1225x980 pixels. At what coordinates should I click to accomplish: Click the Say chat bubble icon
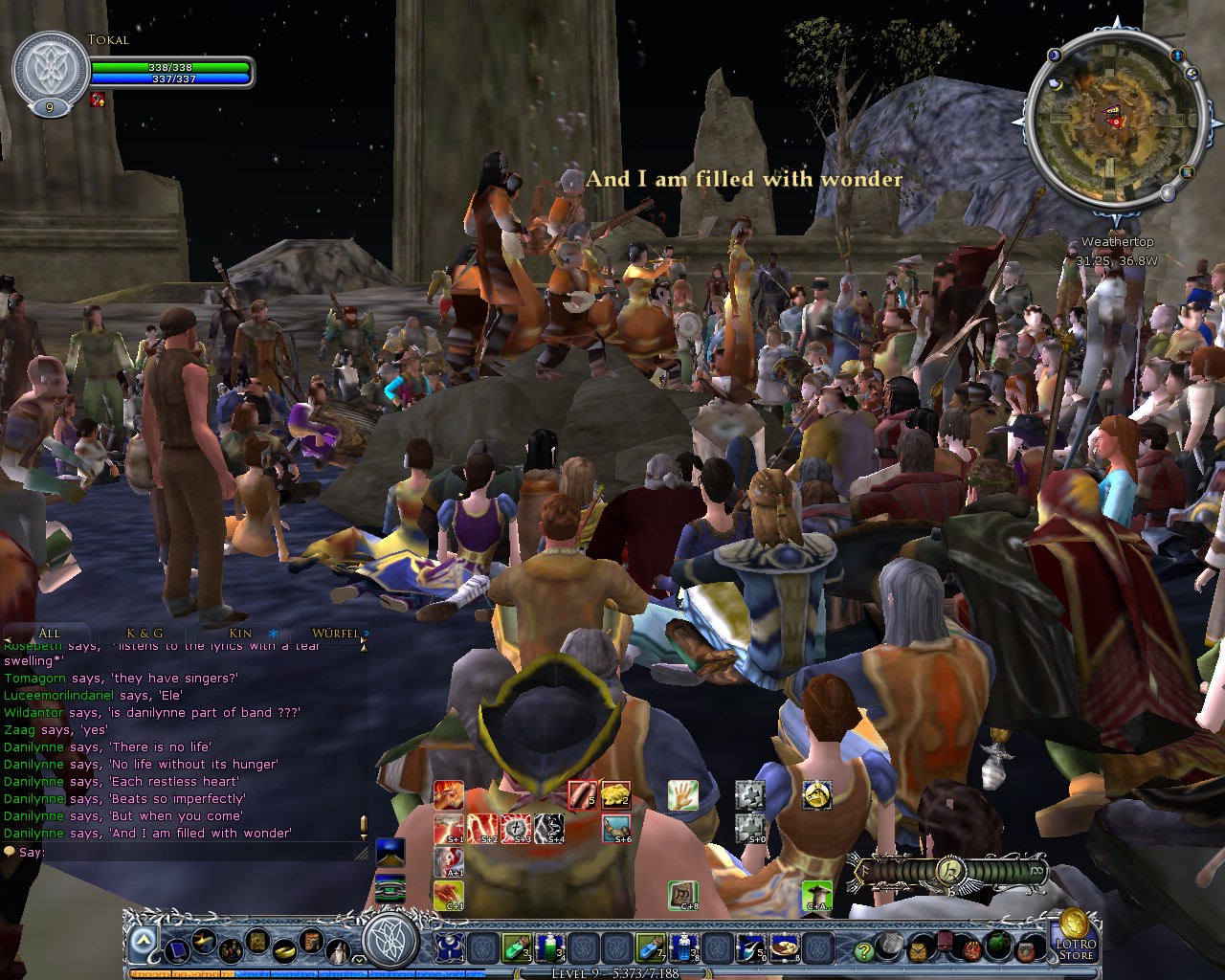click(x=8, y=850)
